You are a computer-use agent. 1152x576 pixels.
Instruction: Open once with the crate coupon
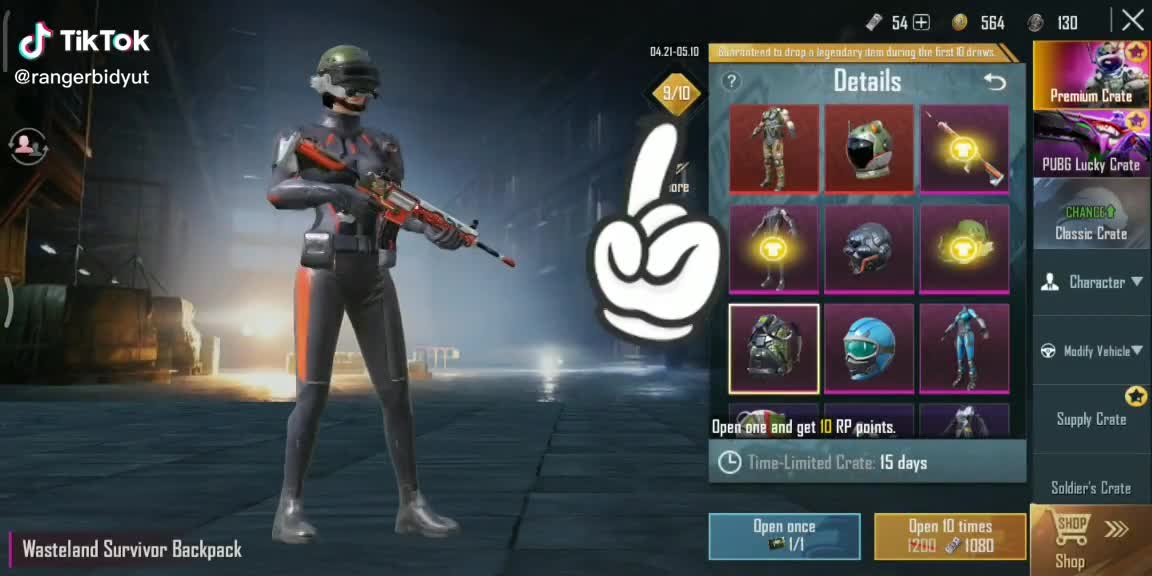[x=784, y=536]
